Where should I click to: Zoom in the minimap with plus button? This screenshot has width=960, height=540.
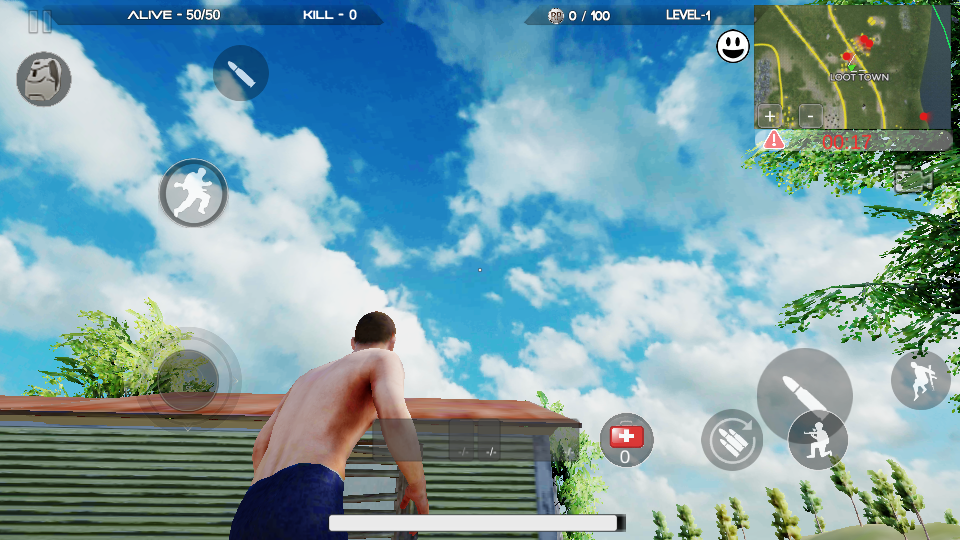(x=770, y=114)
